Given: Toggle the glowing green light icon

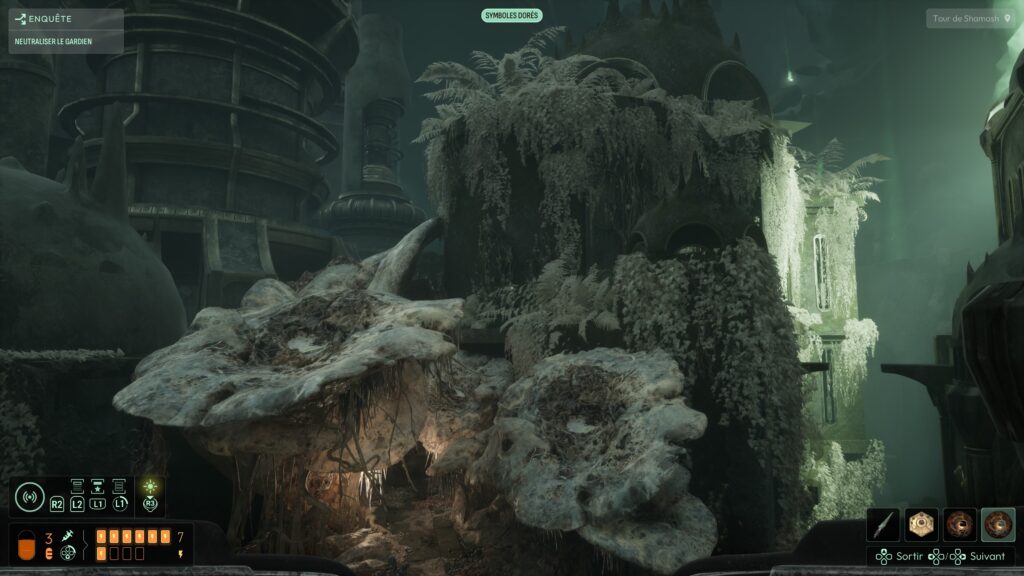Looking at the screenshot, I should click(x=150, y=487).
